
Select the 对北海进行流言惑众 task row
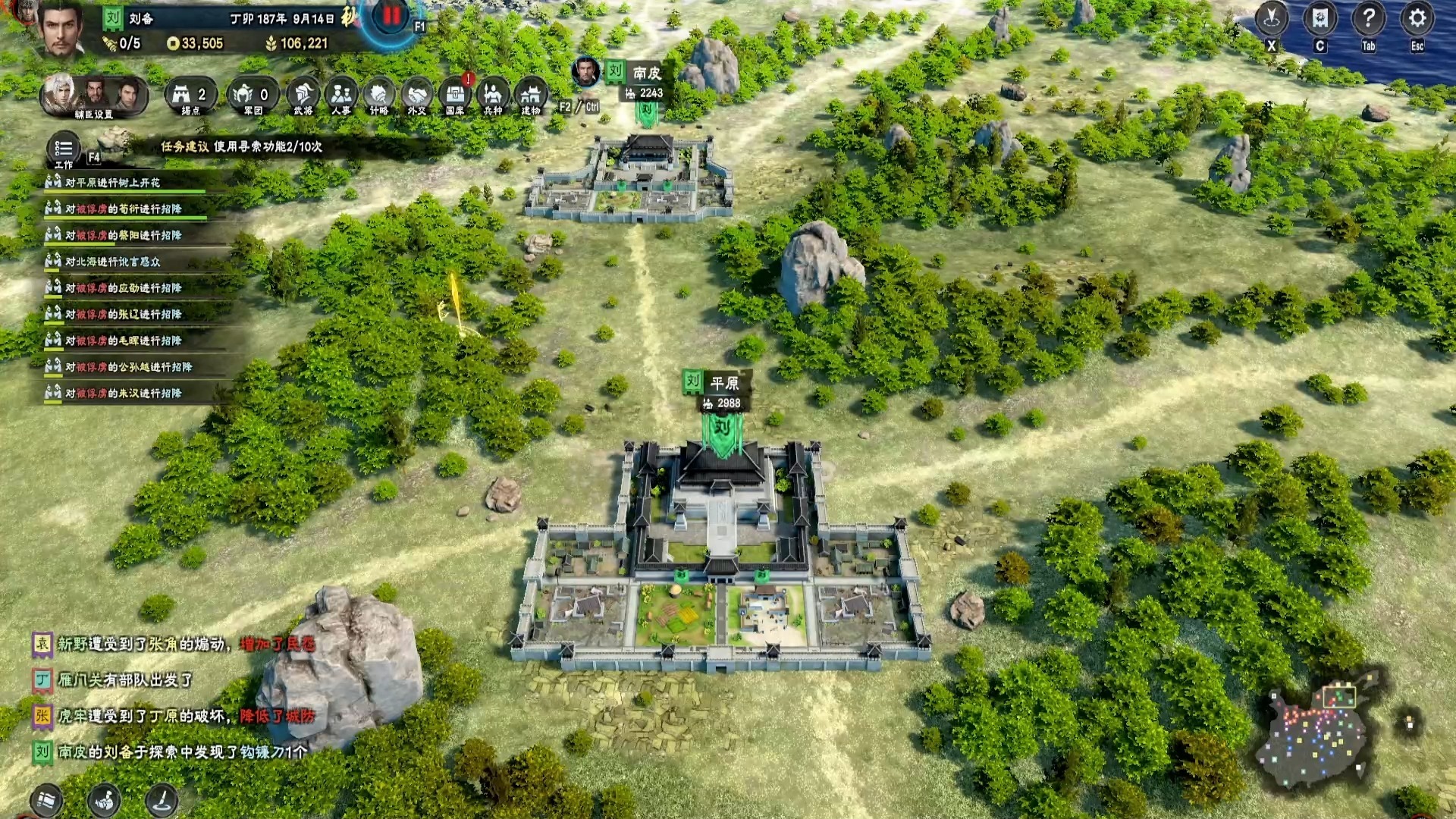tap(112, 262)
